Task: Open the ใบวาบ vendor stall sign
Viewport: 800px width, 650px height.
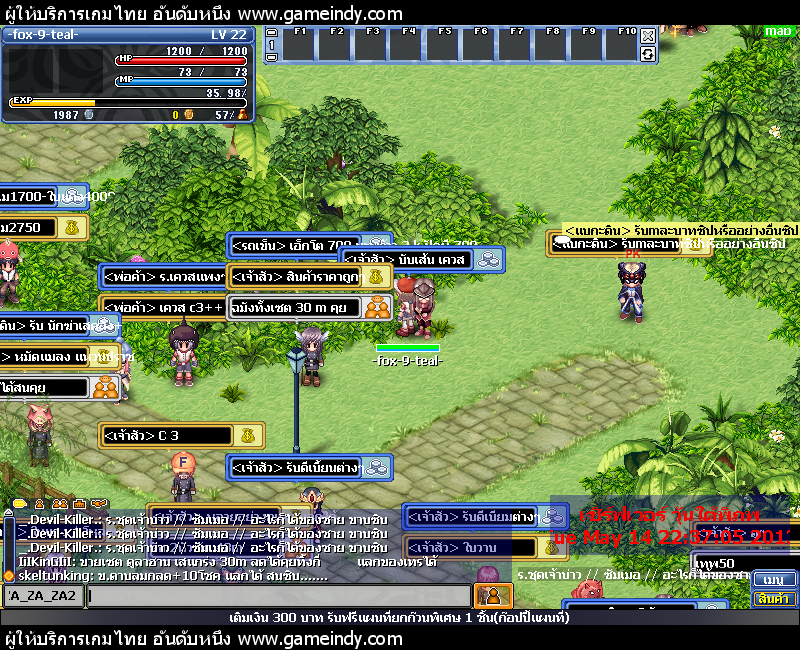Action: coord(470,548)
